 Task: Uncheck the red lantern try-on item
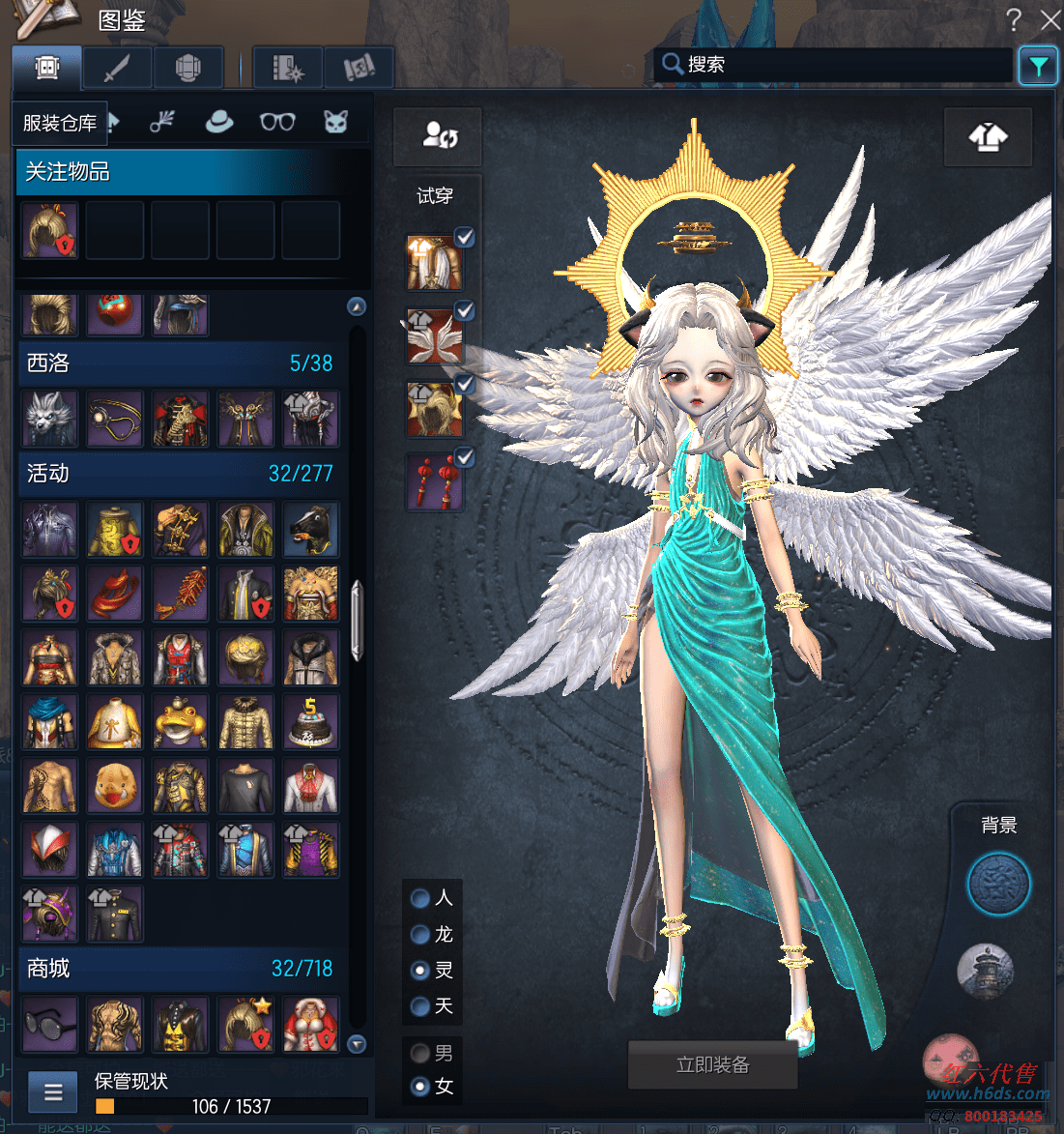tap(465, 457)
